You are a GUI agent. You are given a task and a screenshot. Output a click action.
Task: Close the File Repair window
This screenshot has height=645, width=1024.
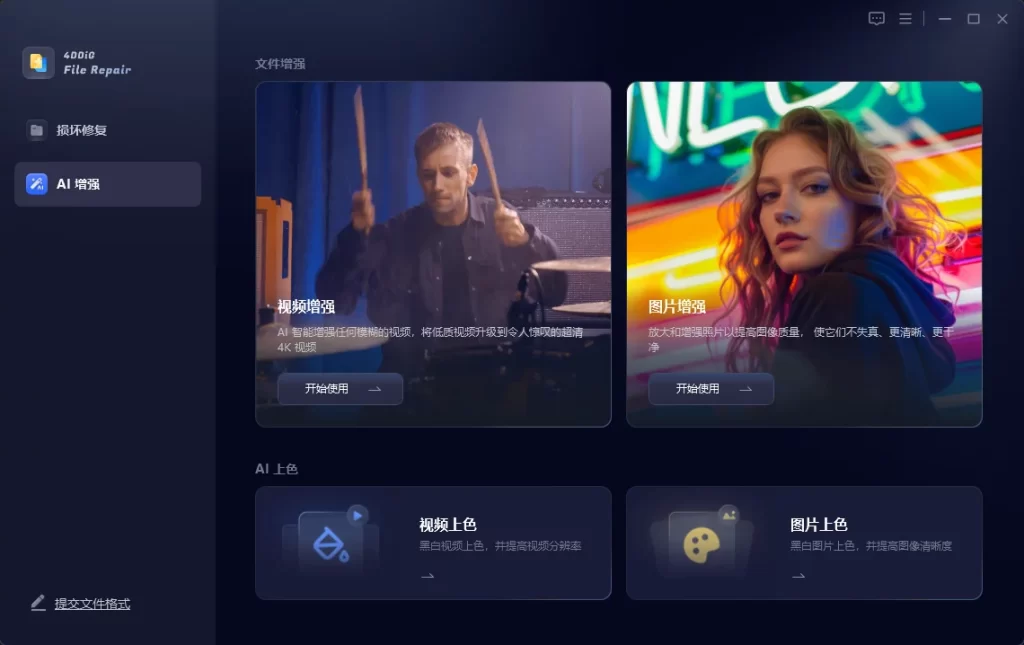coord(1002,19)
